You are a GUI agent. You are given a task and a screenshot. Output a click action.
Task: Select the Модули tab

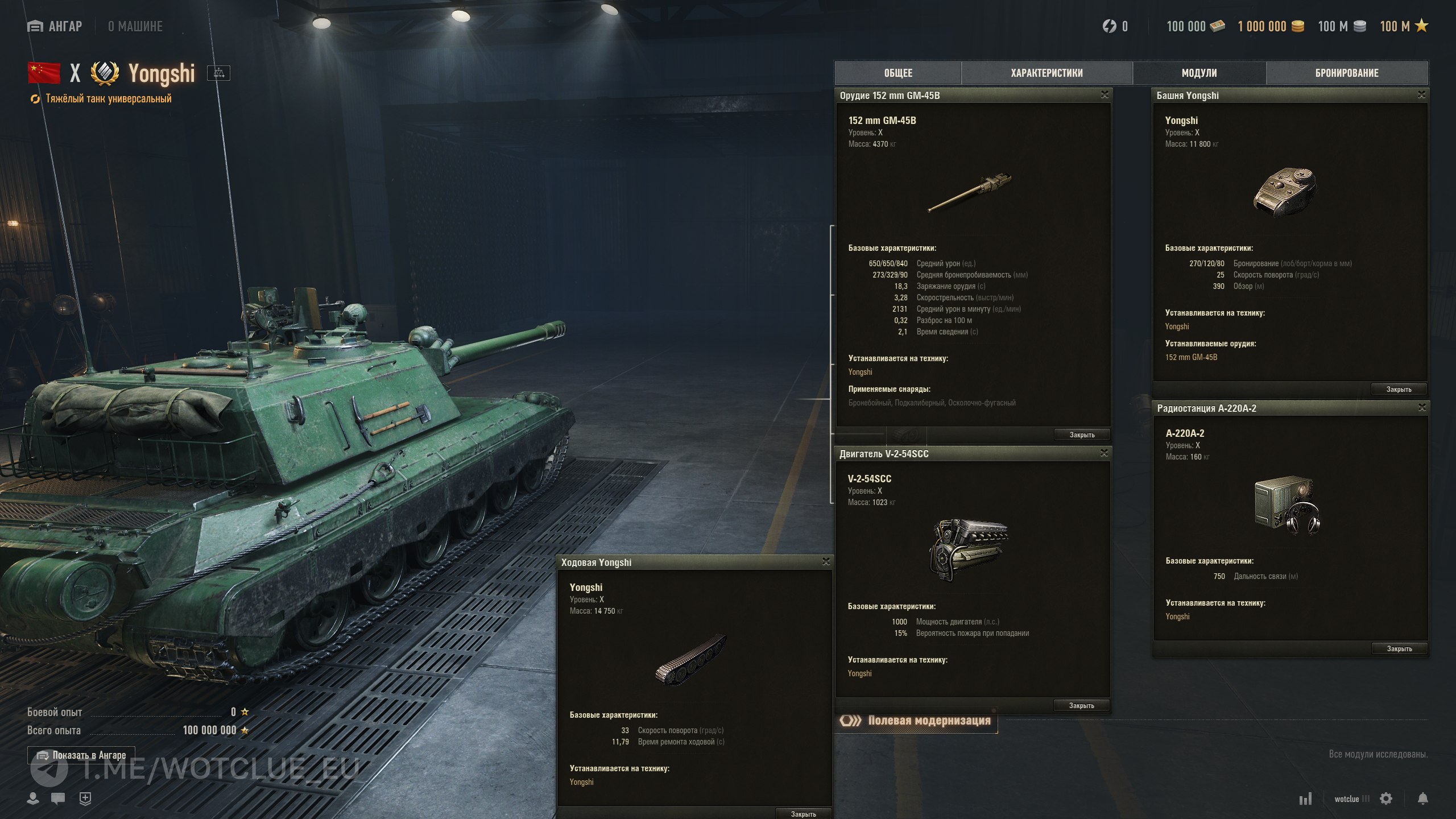[x=1199, y=73]
